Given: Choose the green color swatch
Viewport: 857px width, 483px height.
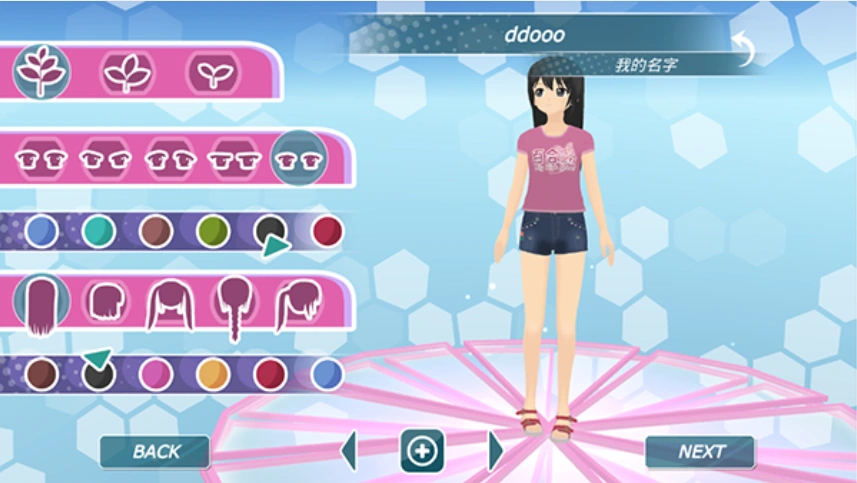Looking at the screenshot, I should tap(213, 232).
